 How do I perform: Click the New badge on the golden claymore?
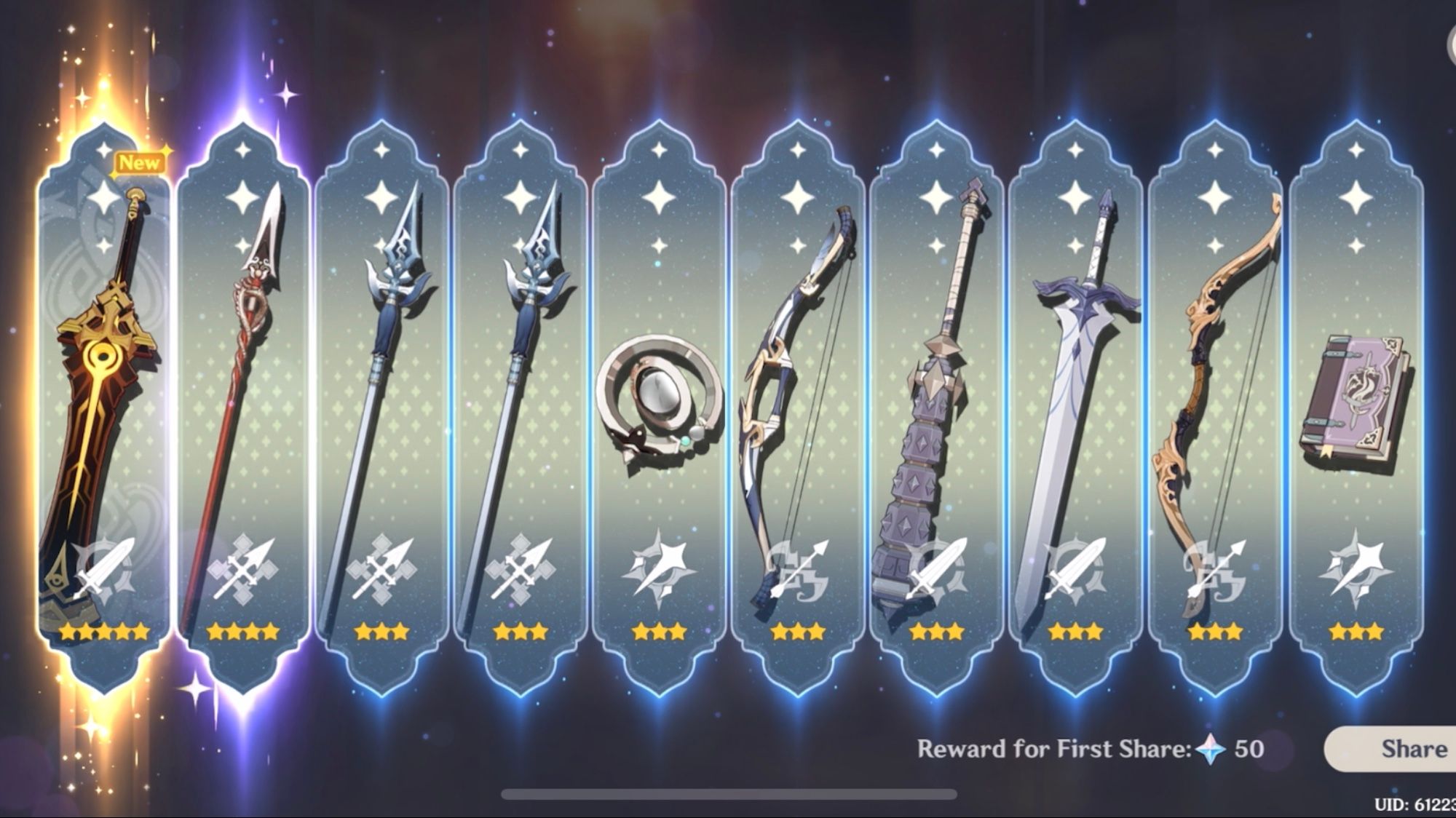[x=141, y=163]
